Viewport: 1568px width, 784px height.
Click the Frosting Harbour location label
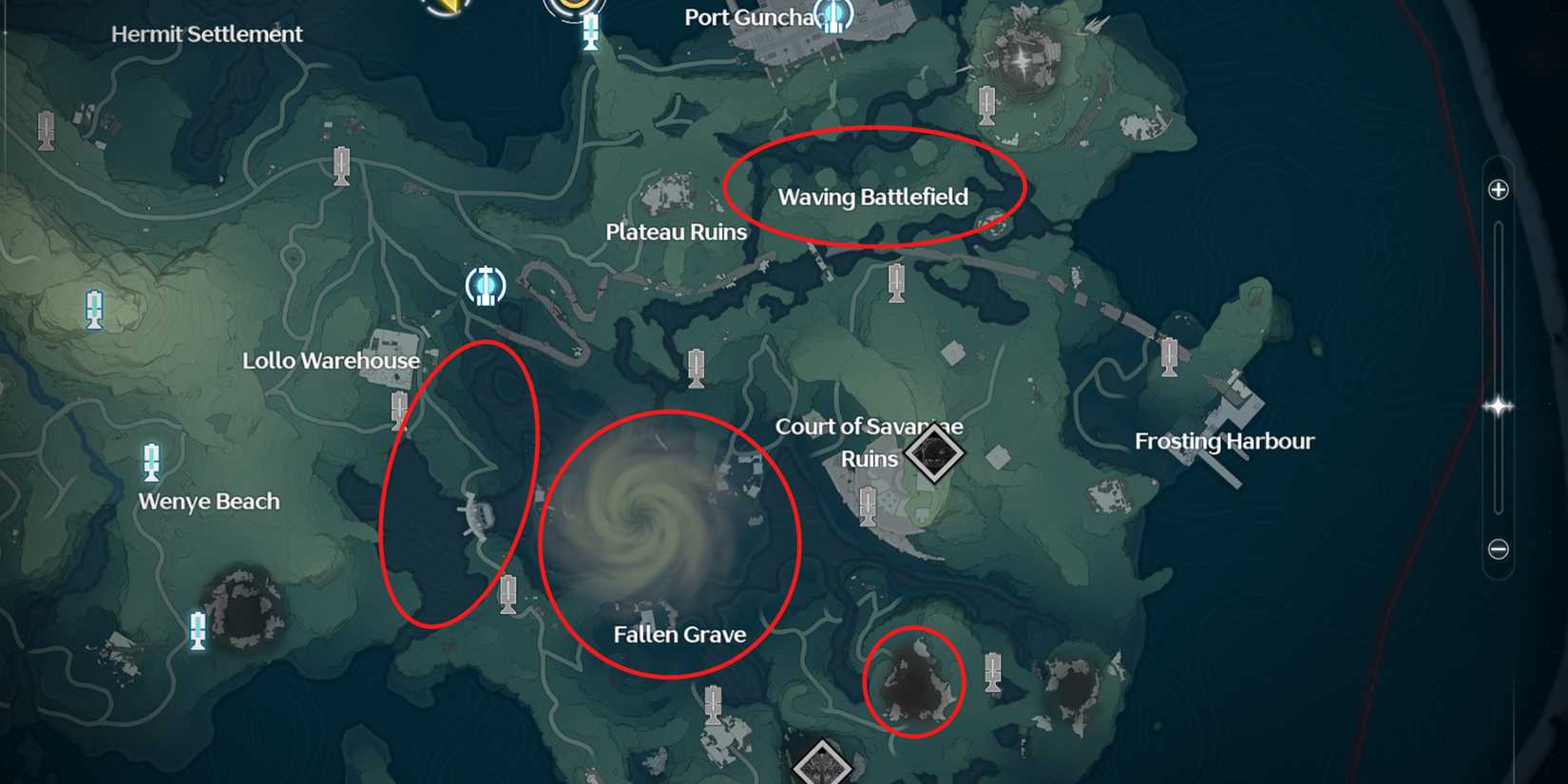(x=1226, y=441)
